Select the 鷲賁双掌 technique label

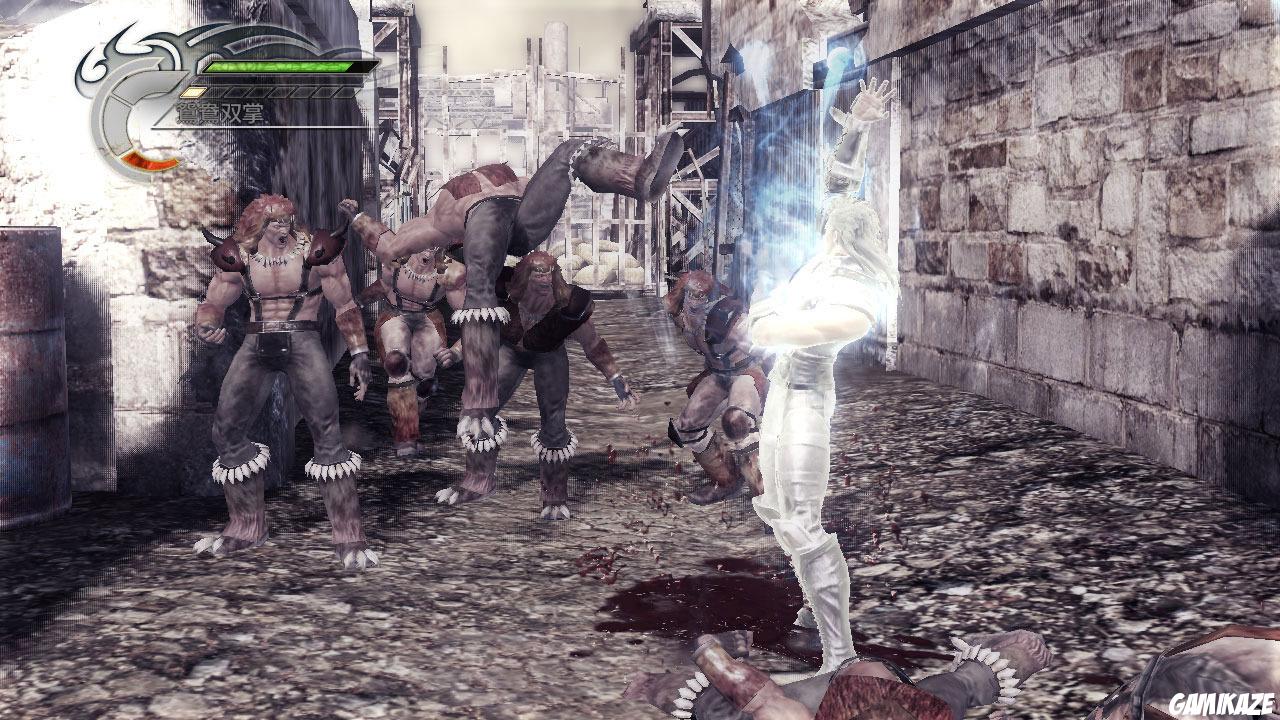coord(214,112)
